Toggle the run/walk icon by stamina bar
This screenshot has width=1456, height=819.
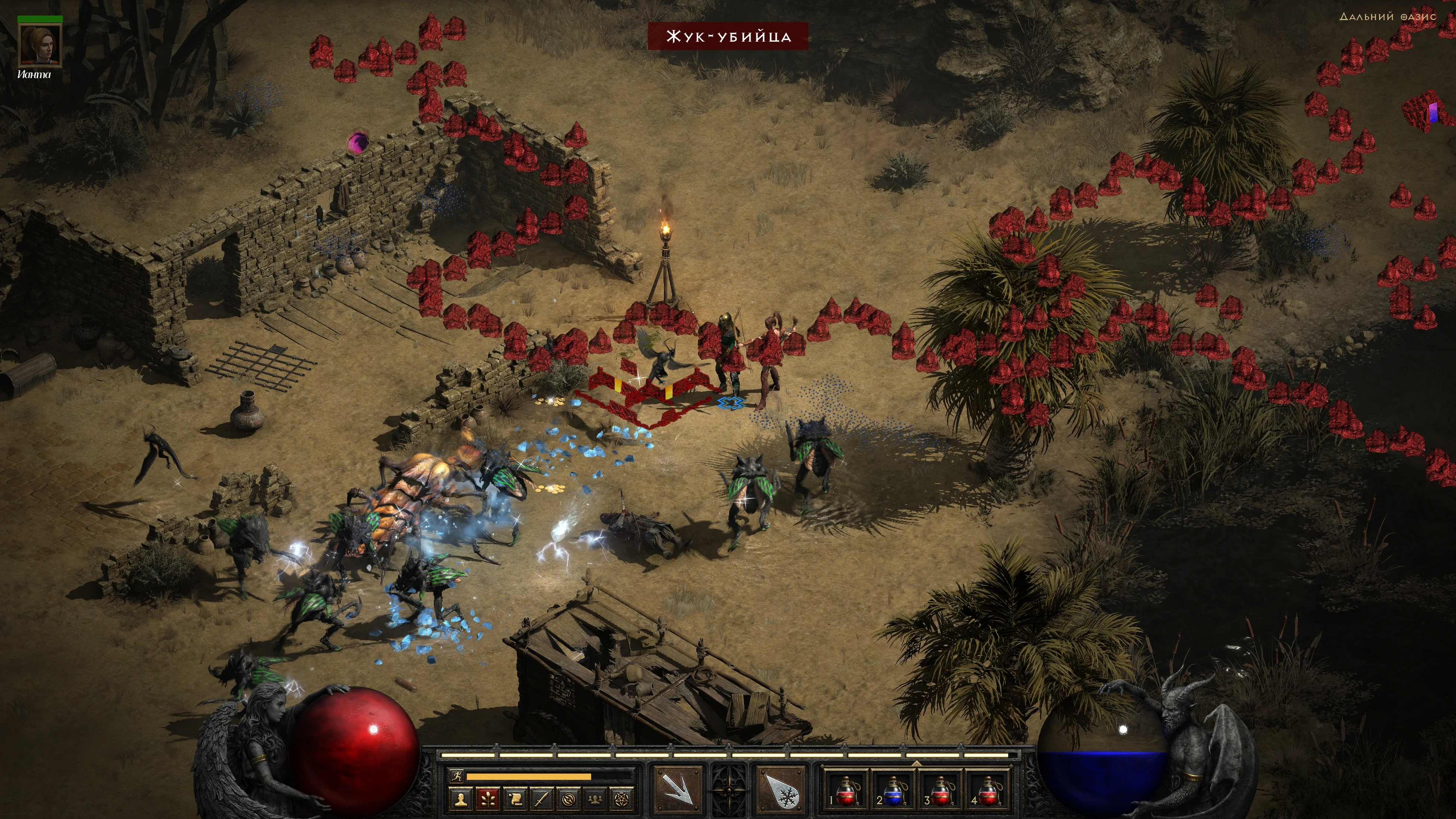click(x=456, y=777)
